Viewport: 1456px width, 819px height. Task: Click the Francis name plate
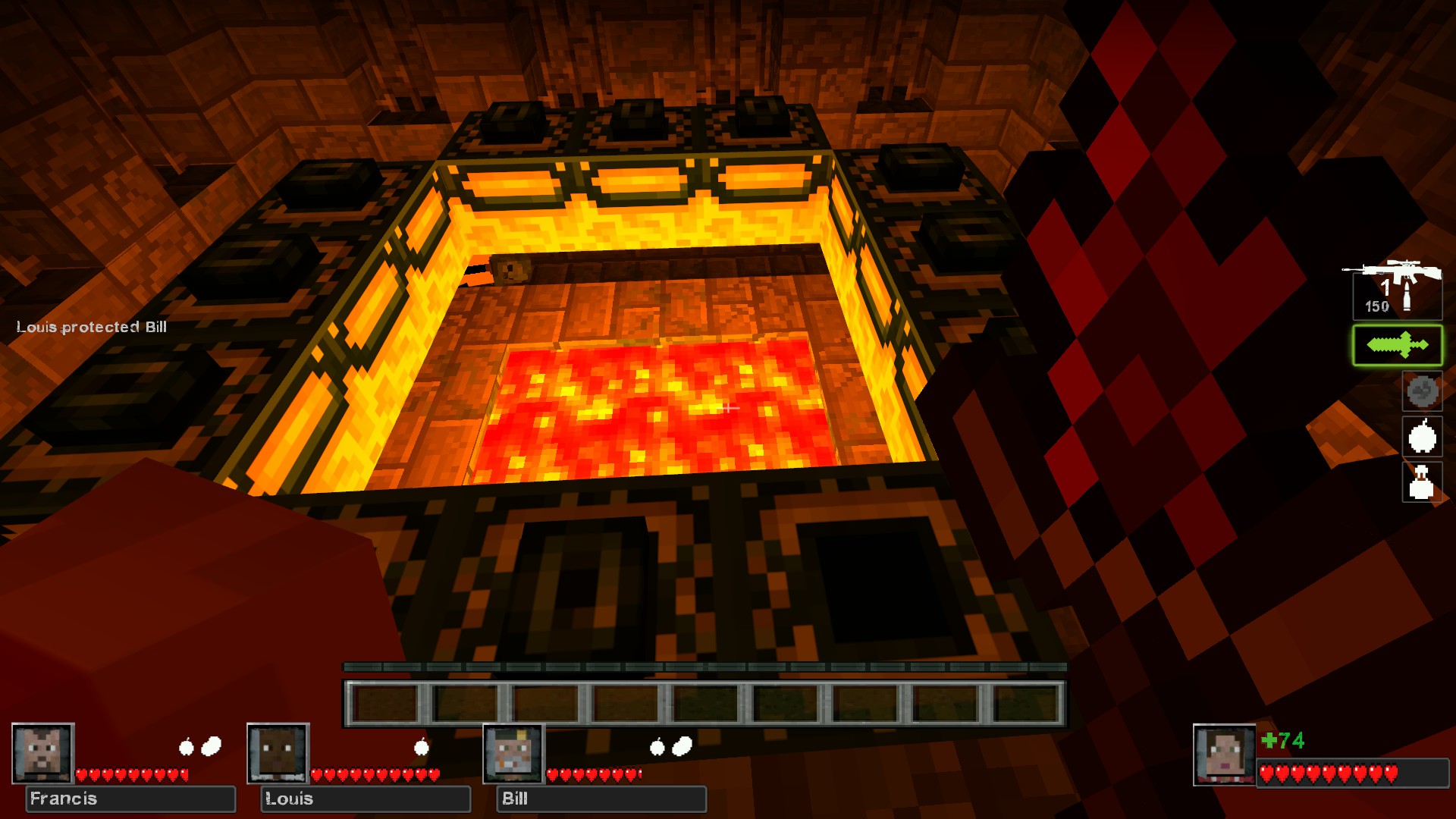click(130, 799)
